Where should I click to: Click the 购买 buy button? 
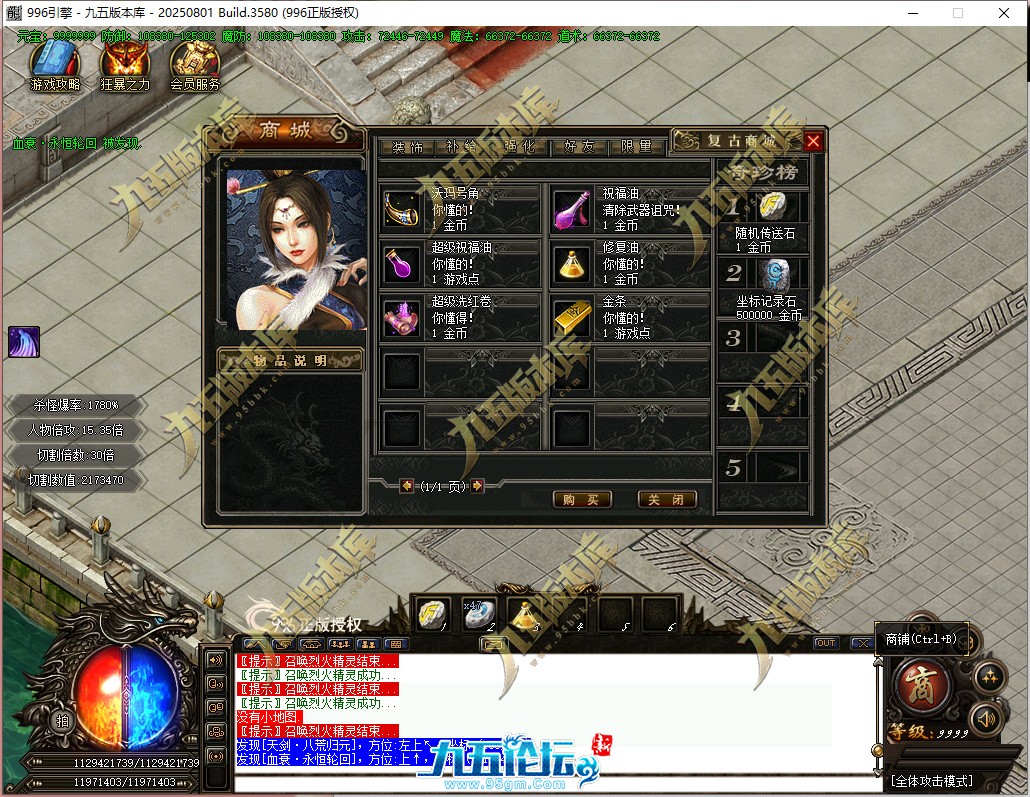click(x=582, y=499)
